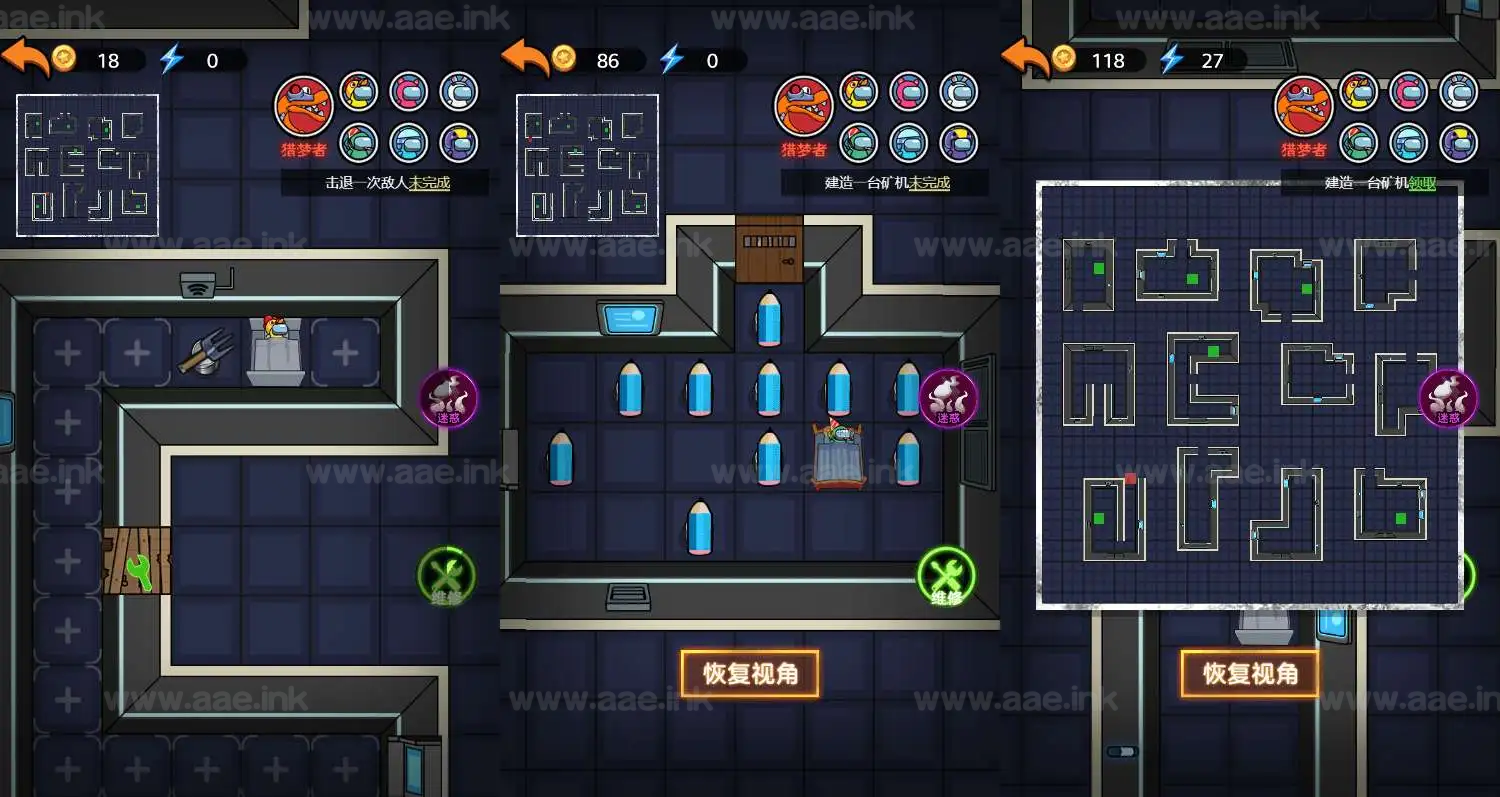Open the corner minimap overview
1500x797 pixels.
click(x=87, y=165)
